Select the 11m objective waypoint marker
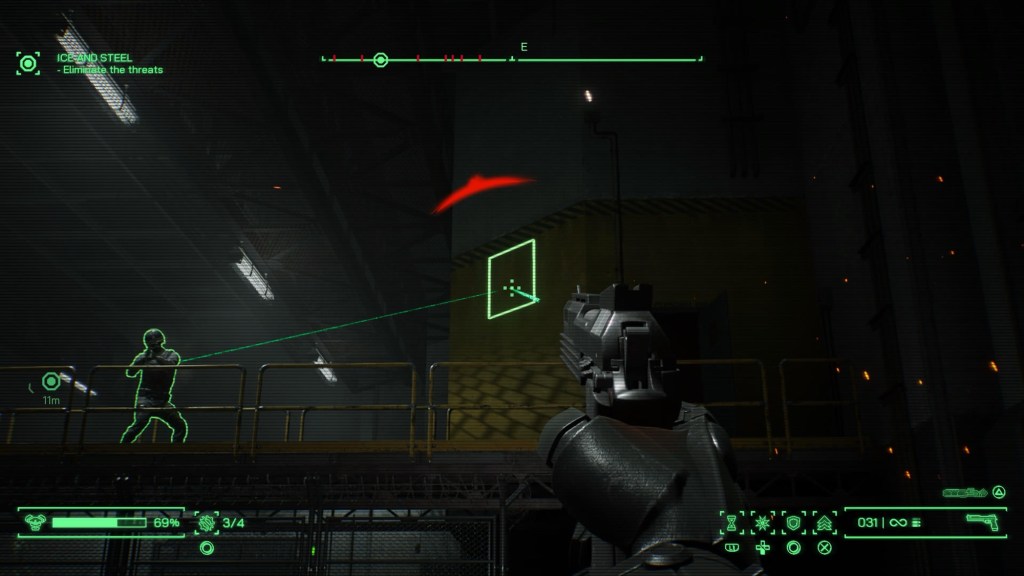Image resolution: width=1024 pixels, height=576 pixels. (x=51, y=381)
